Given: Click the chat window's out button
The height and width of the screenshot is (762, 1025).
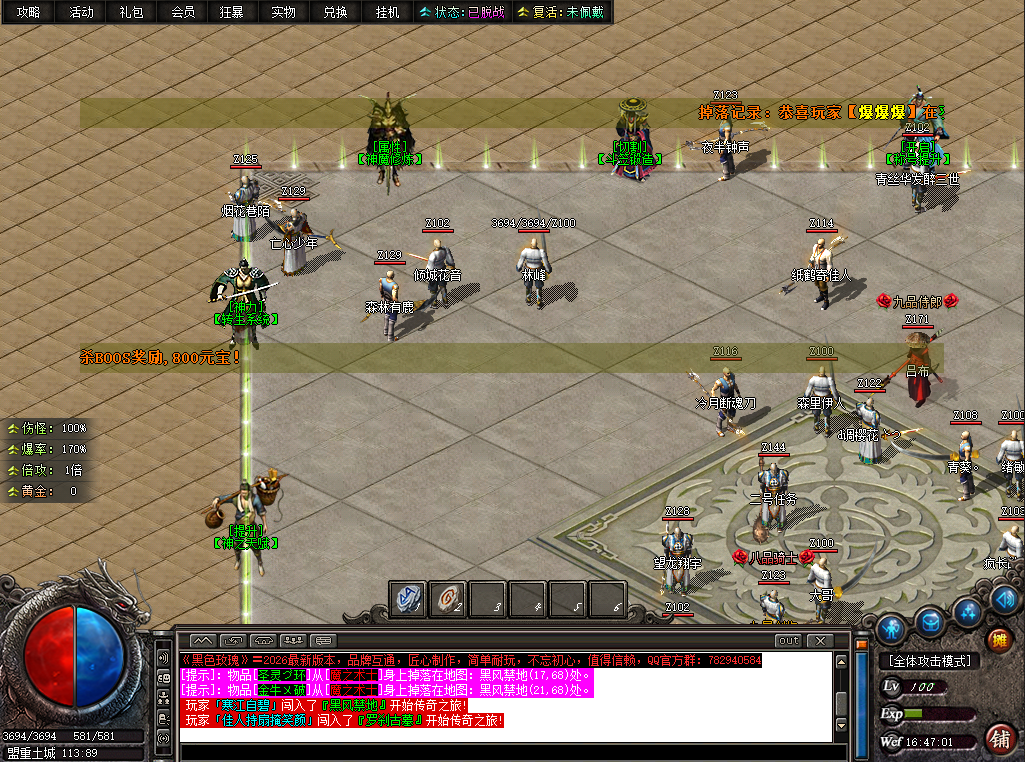Looking at the screenshot, I should [x=789, y=640].
